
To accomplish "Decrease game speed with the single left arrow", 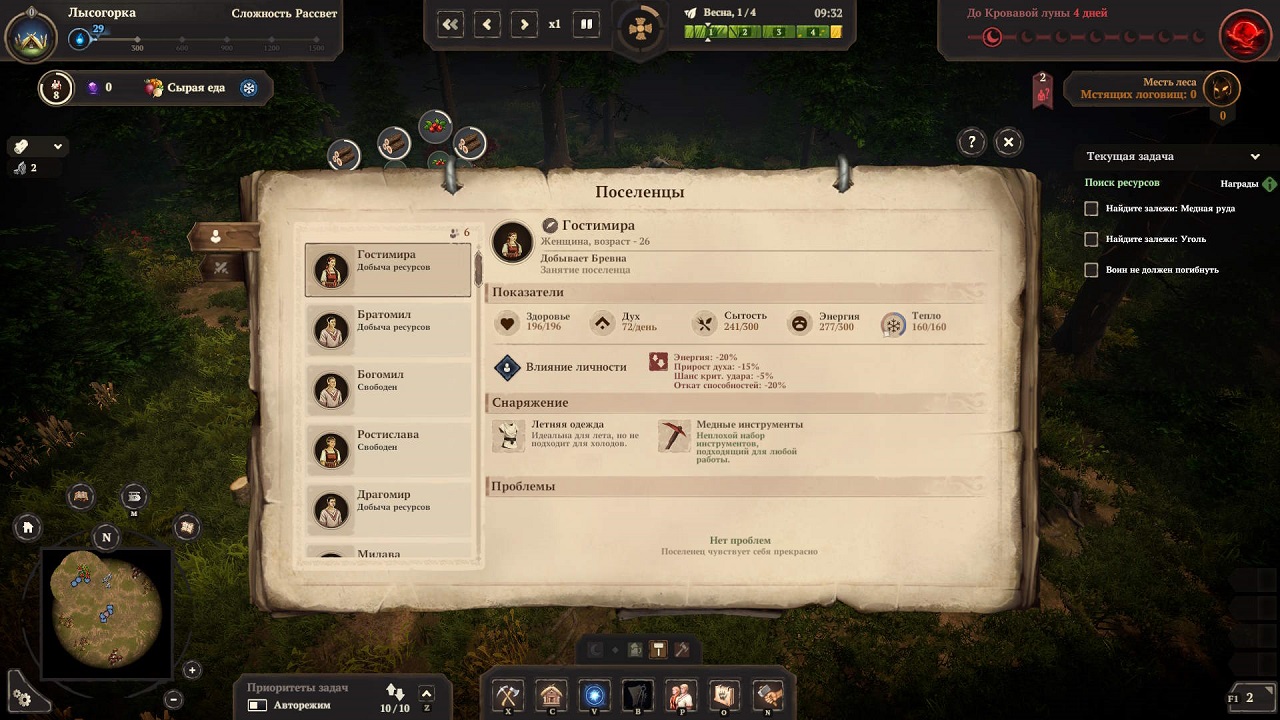I will tap(487, 24).
